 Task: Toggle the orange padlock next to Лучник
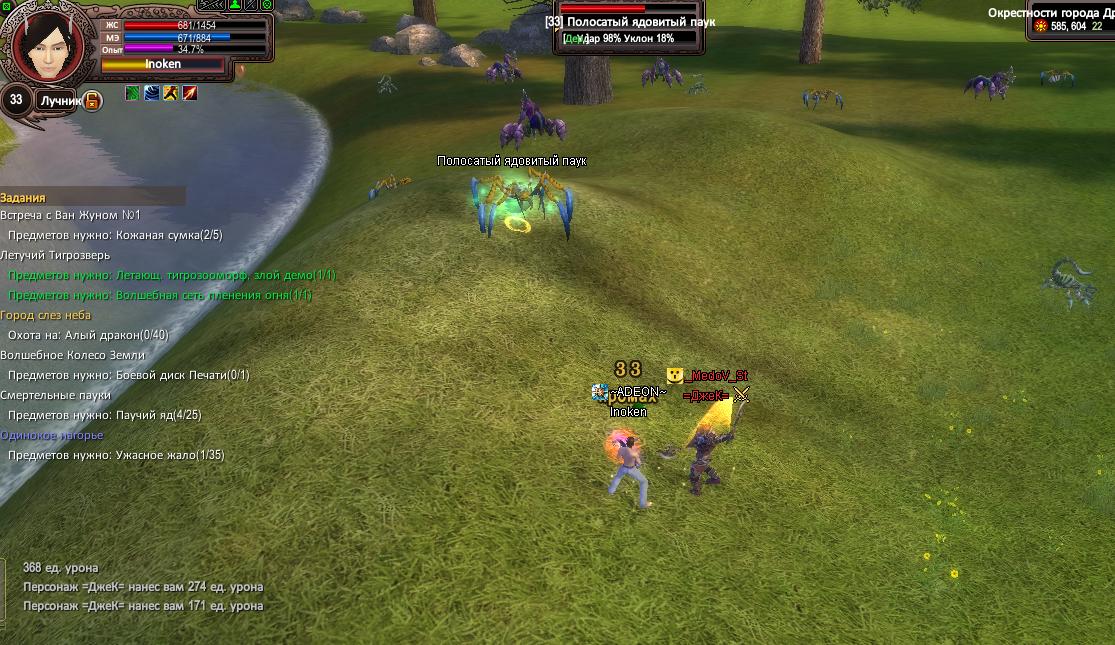(x=93, y=100)
